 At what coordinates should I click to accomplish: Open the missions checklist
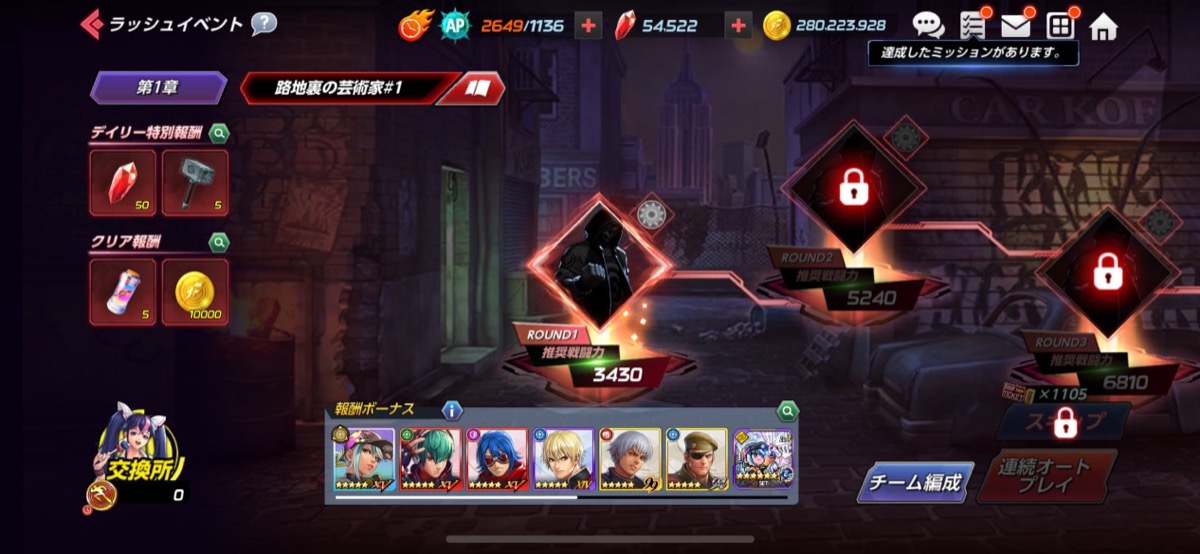coord(973,26)
